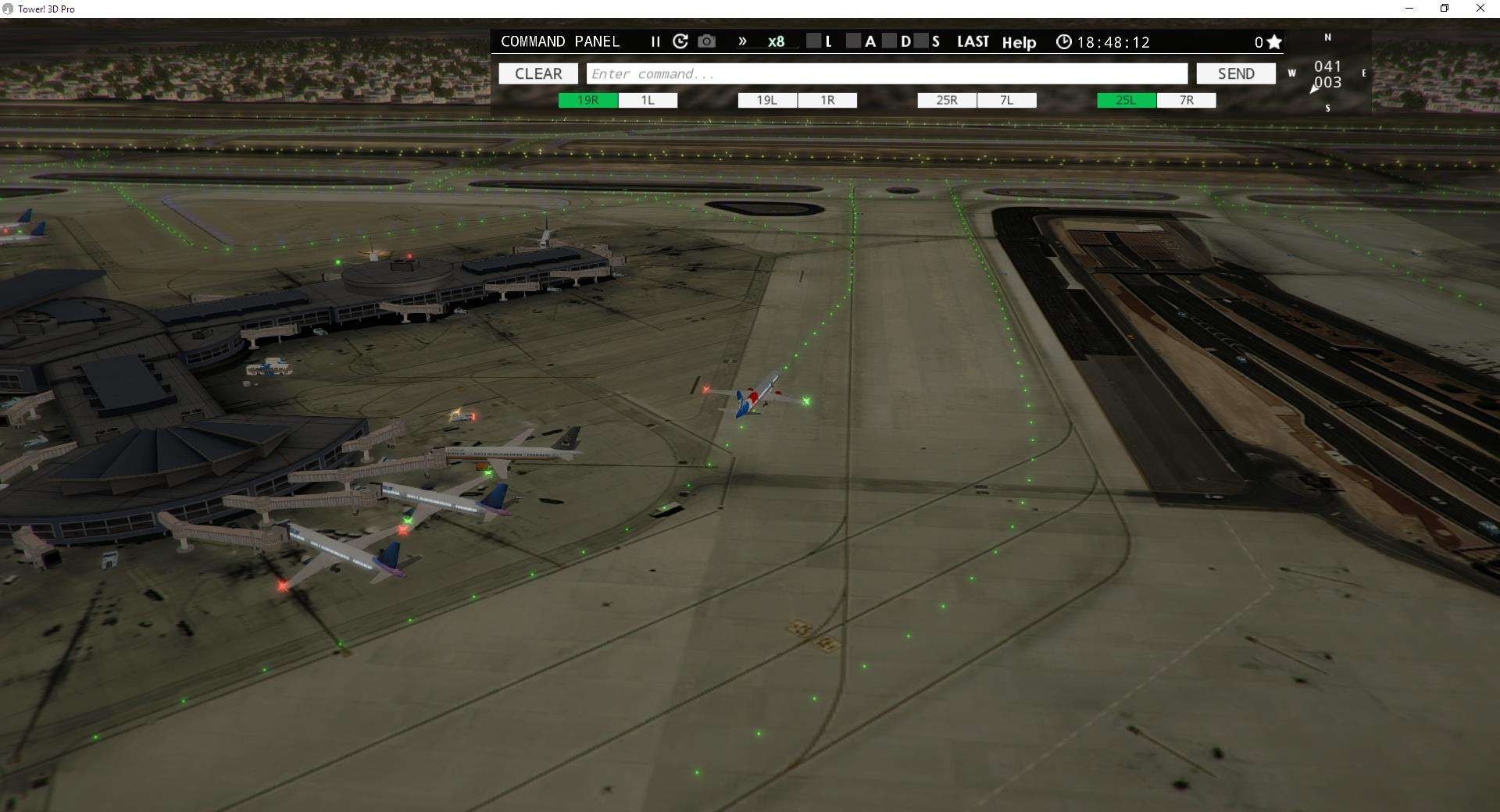Image resolution: width=1500 pixels, height=812 pixels.
Task: Click the Tower 3D Pro window icon
Action: [8, 9]
